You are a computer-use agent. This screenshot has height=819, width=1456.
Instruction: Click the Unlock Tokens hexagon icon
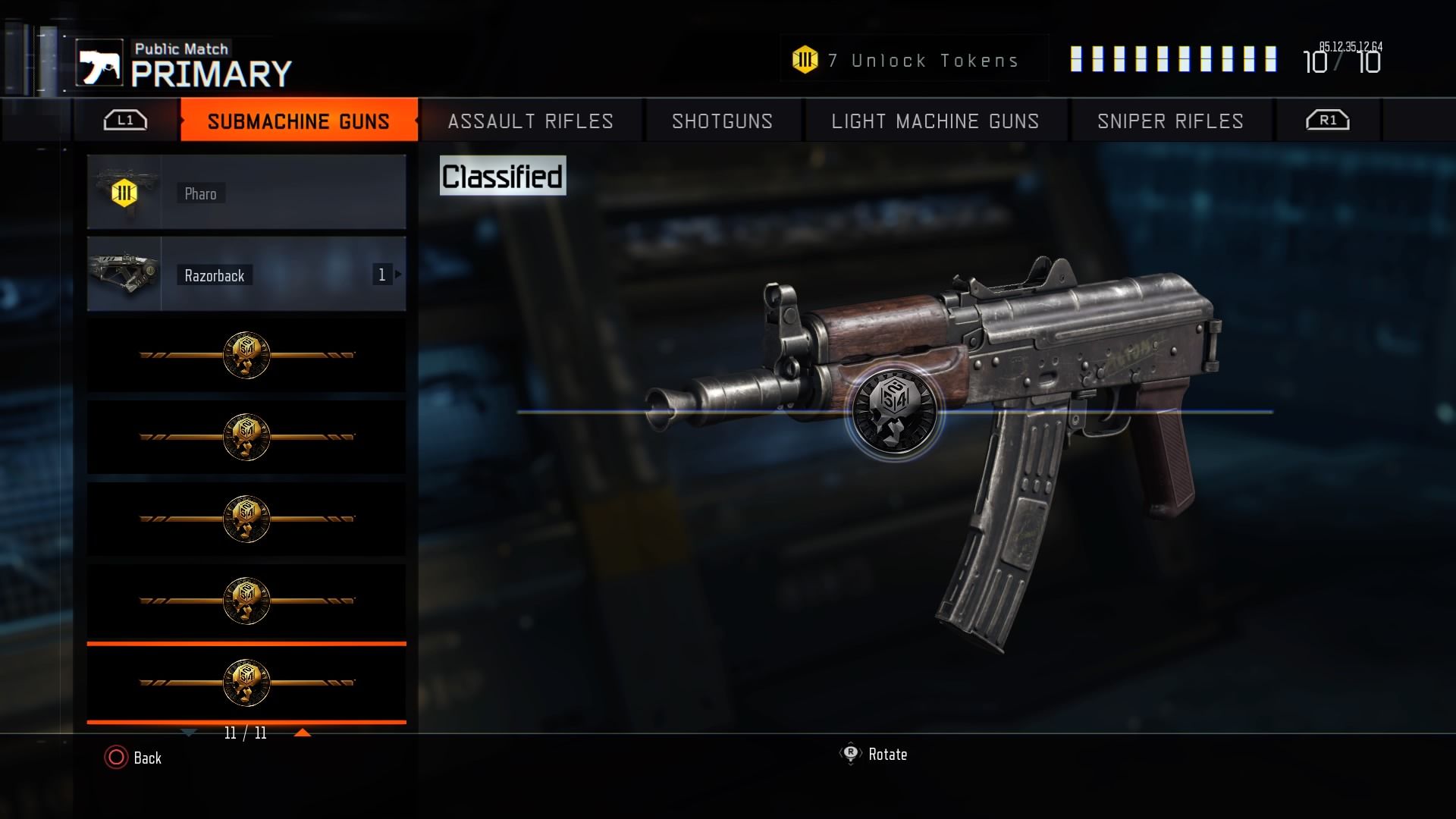(x=805, y=58)
